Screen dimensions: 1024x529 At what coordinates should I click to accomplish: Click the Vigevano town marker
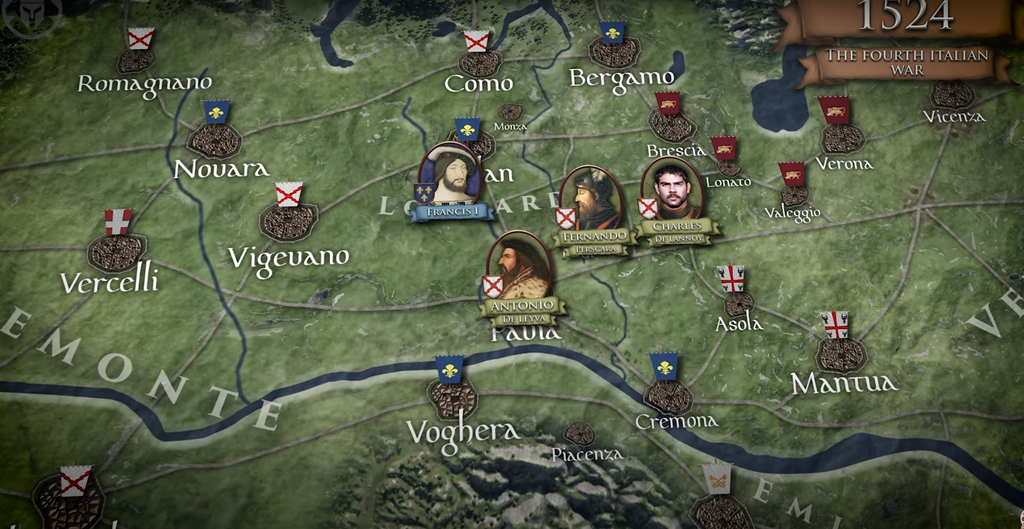pos(288,221)
